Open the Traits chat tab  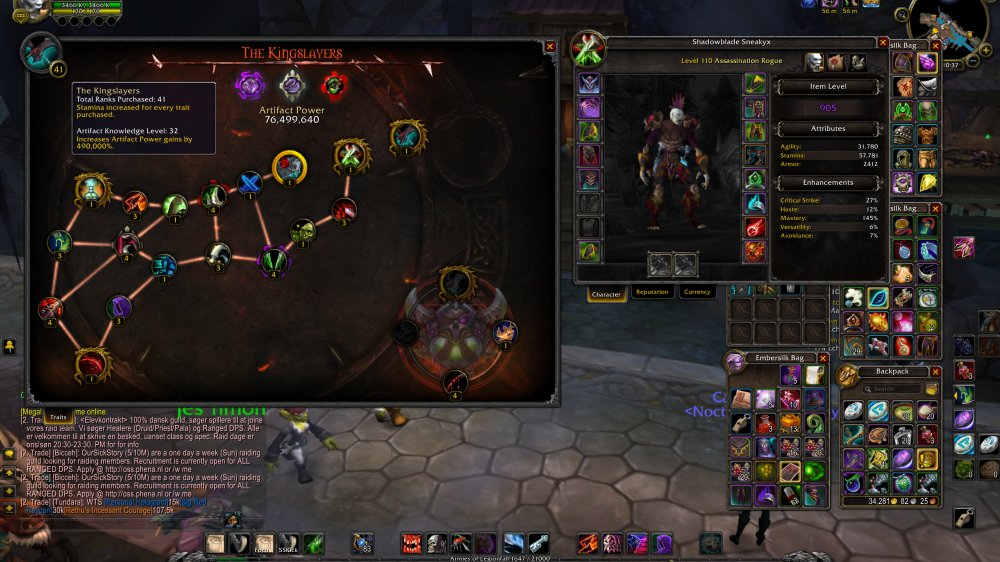point(58,416)
